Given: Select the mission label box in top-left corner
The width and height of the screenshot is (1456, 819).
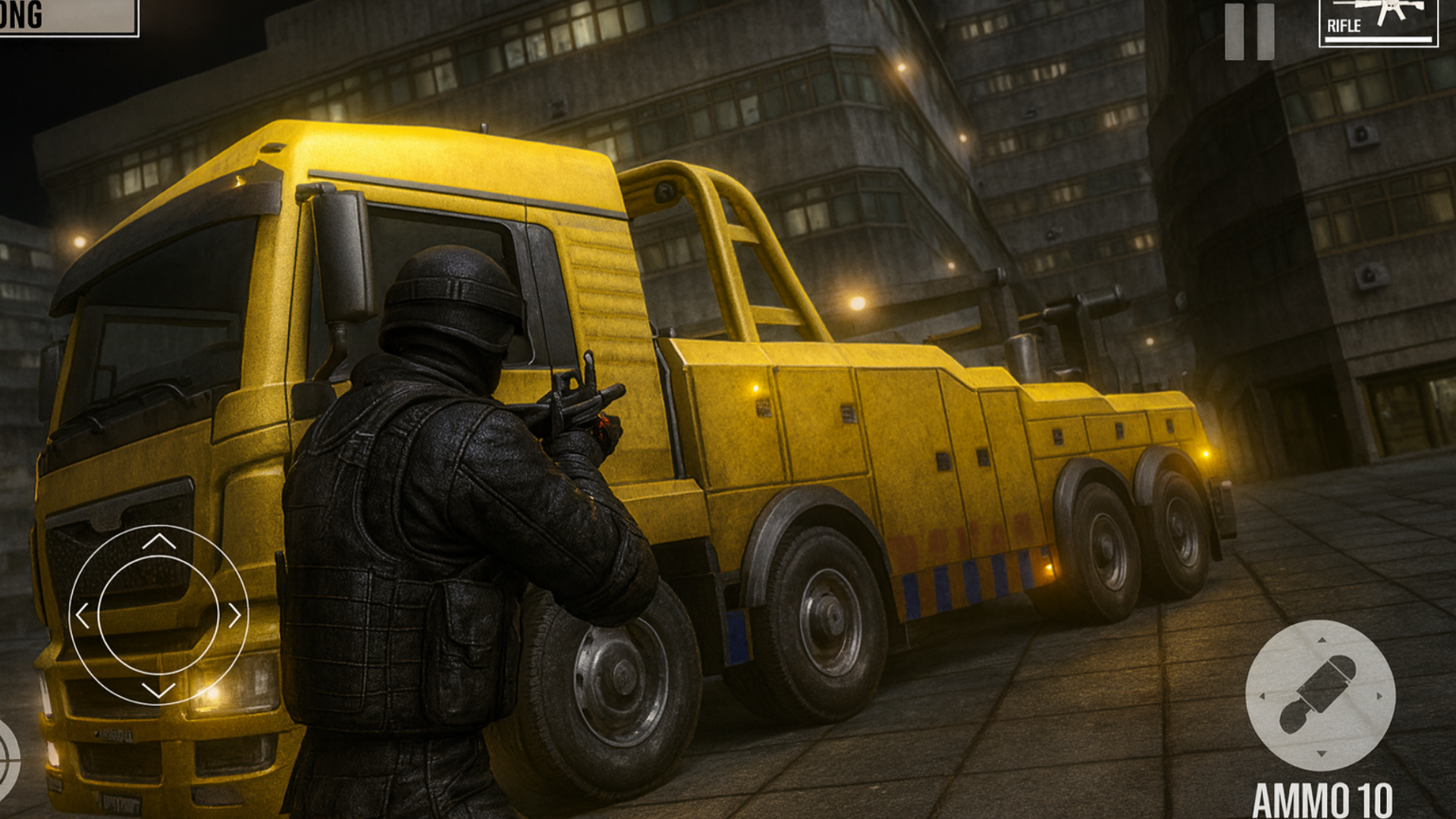Looking at the screenshot, I should coord(68,17).
